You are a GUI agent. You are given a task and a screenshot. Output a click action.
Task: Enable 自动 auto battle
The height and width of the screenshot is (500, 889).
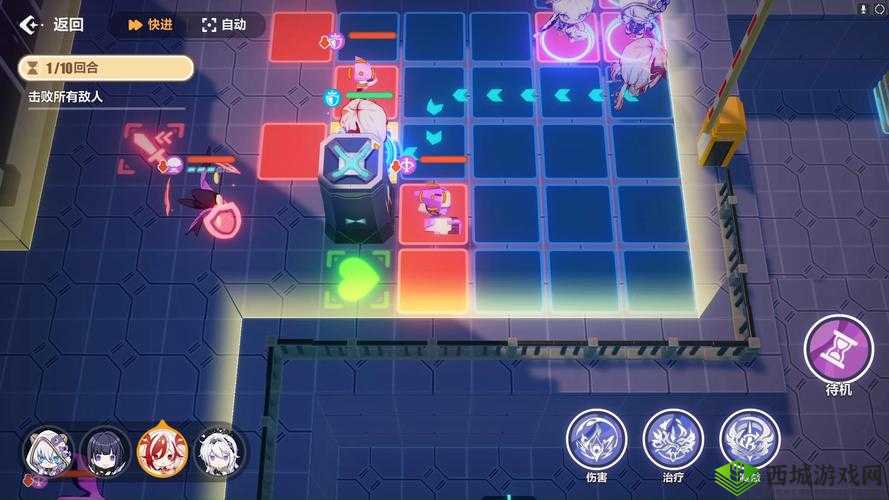pos(224,25)
